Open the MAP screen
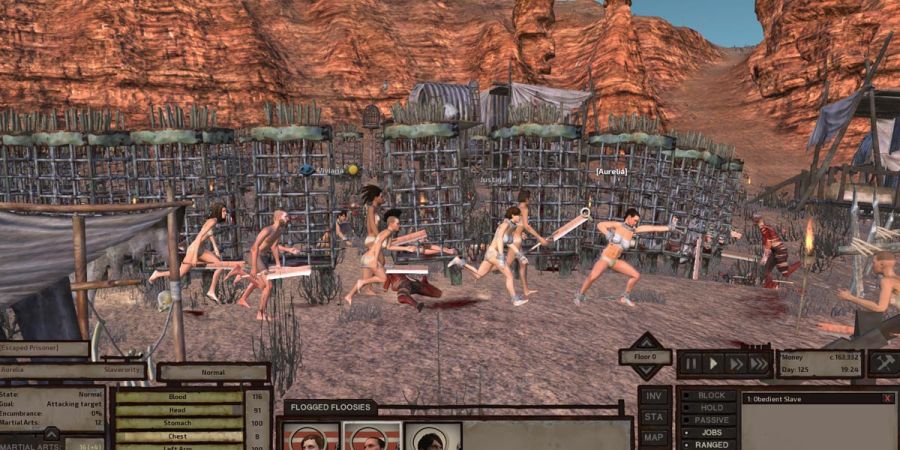Viewport: 900px width, 450px height. point(654,437)
